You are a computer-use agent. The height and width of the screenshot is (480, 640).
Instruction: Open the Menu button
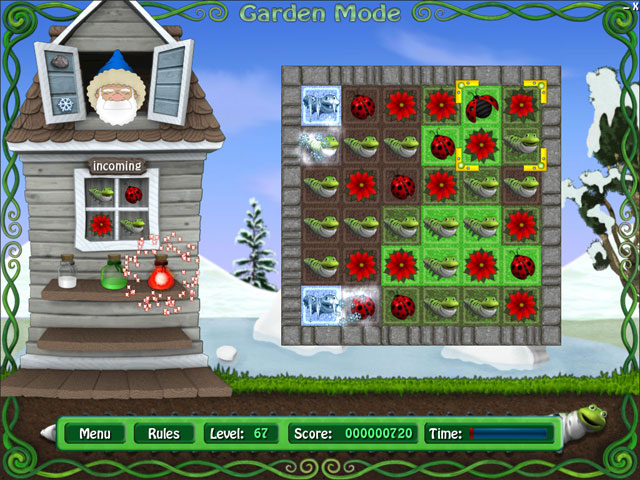pyautogui.click(x=95, y=434)
